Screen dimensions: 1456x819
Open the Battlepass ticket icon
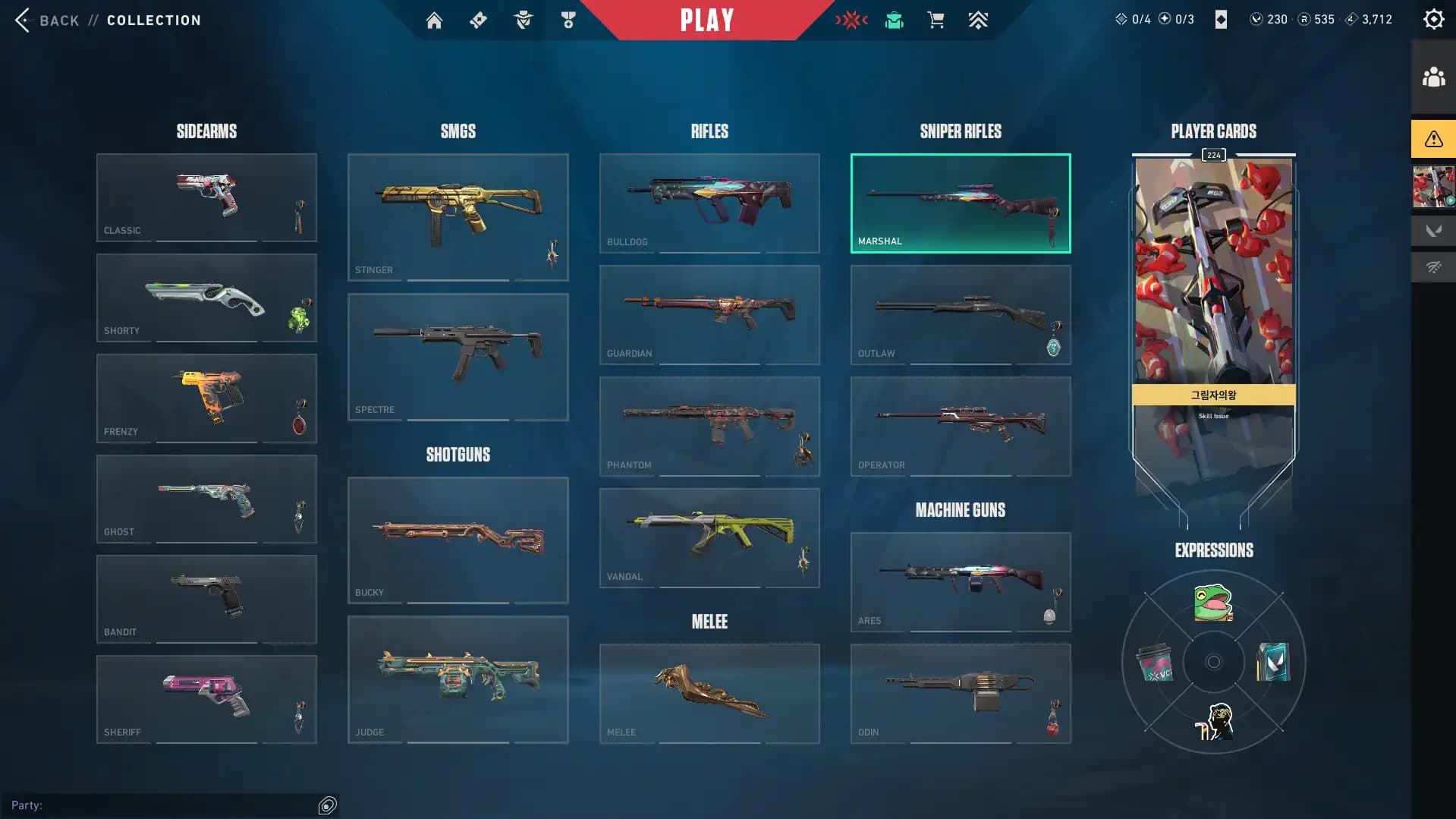coord(478,20)
